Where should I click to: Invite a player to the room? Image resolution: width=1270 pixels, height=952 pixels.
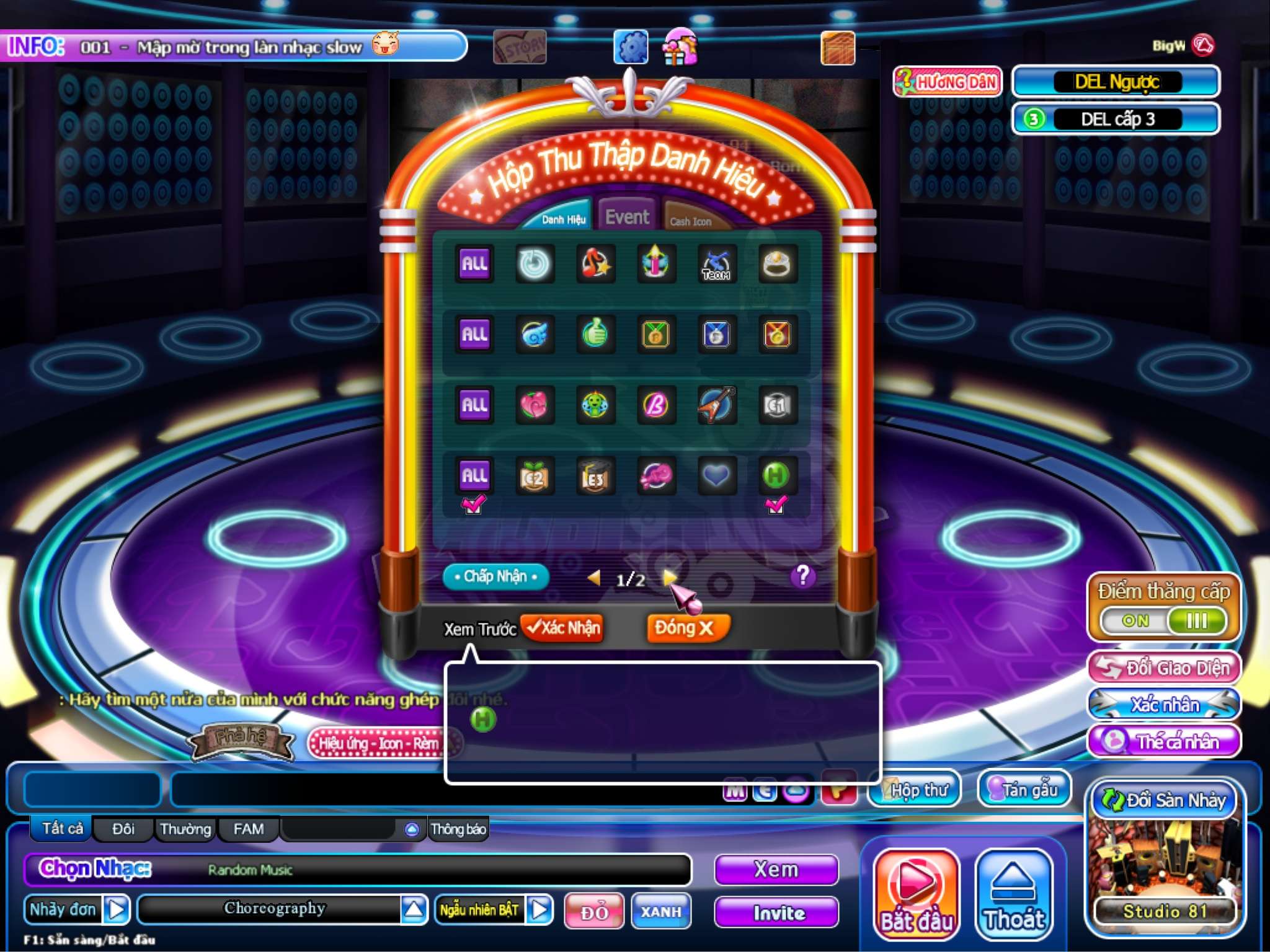click(776, 912)
